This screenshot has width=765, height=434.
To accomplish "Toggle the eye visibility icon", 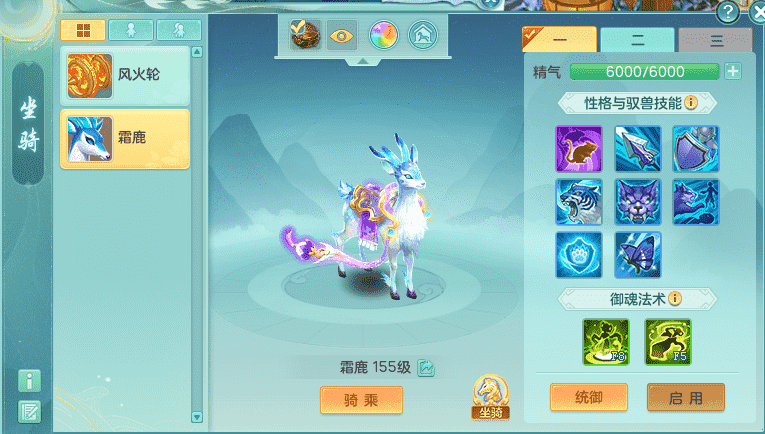I will coord(342,36).
